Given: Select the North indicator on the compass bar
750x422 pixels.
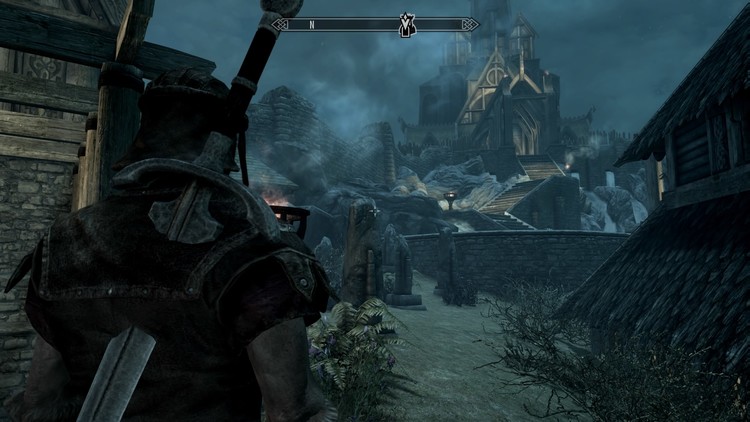Looking at the screenshot, I should [x=312, y=24].
